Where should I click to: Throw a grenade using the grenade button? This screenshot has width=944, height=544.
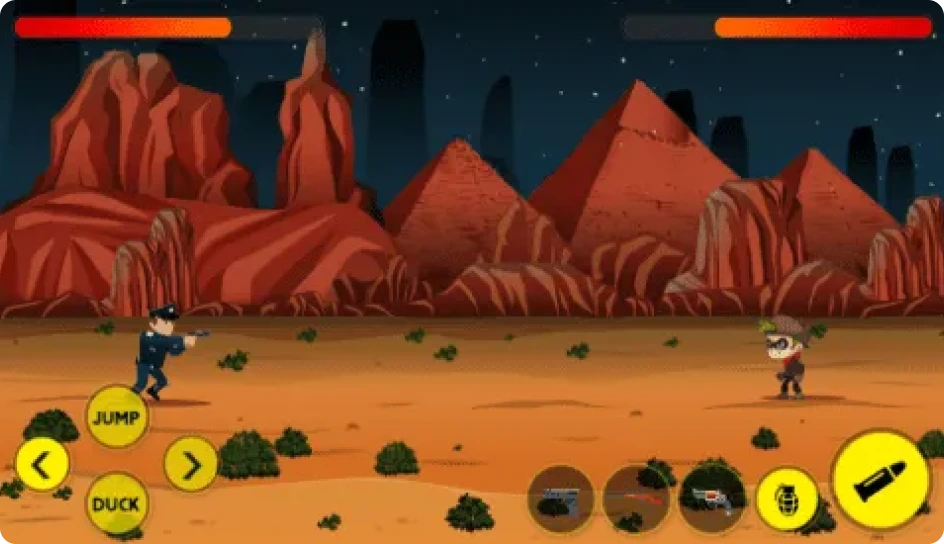[x=787, y=498]
